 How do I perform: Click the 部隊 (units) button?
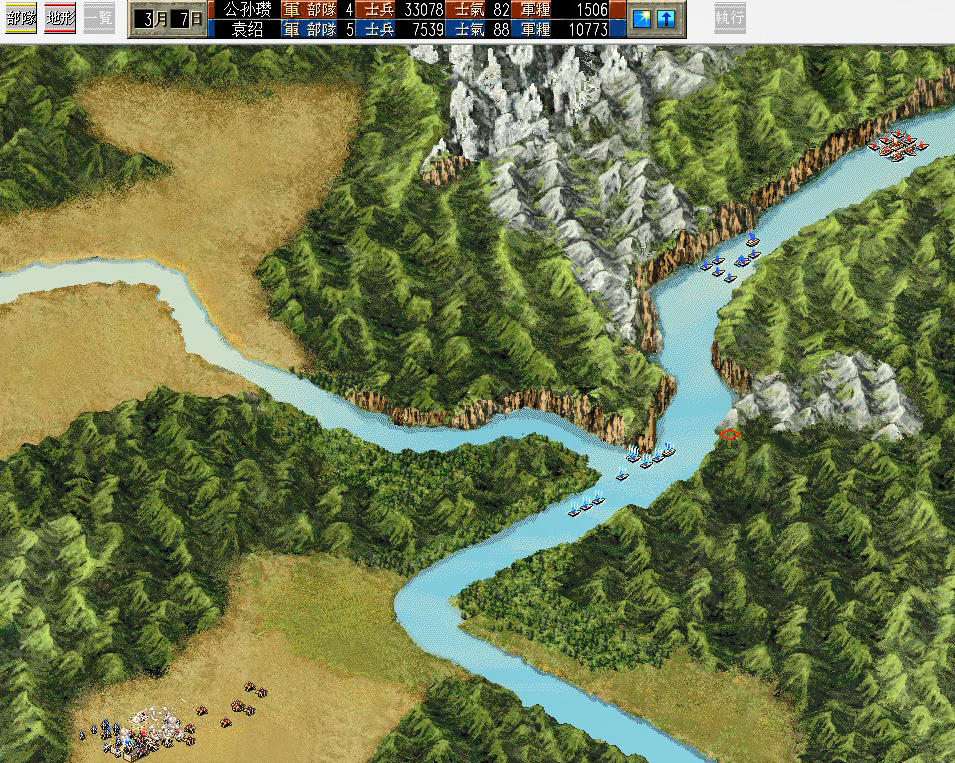click(21, 18)
